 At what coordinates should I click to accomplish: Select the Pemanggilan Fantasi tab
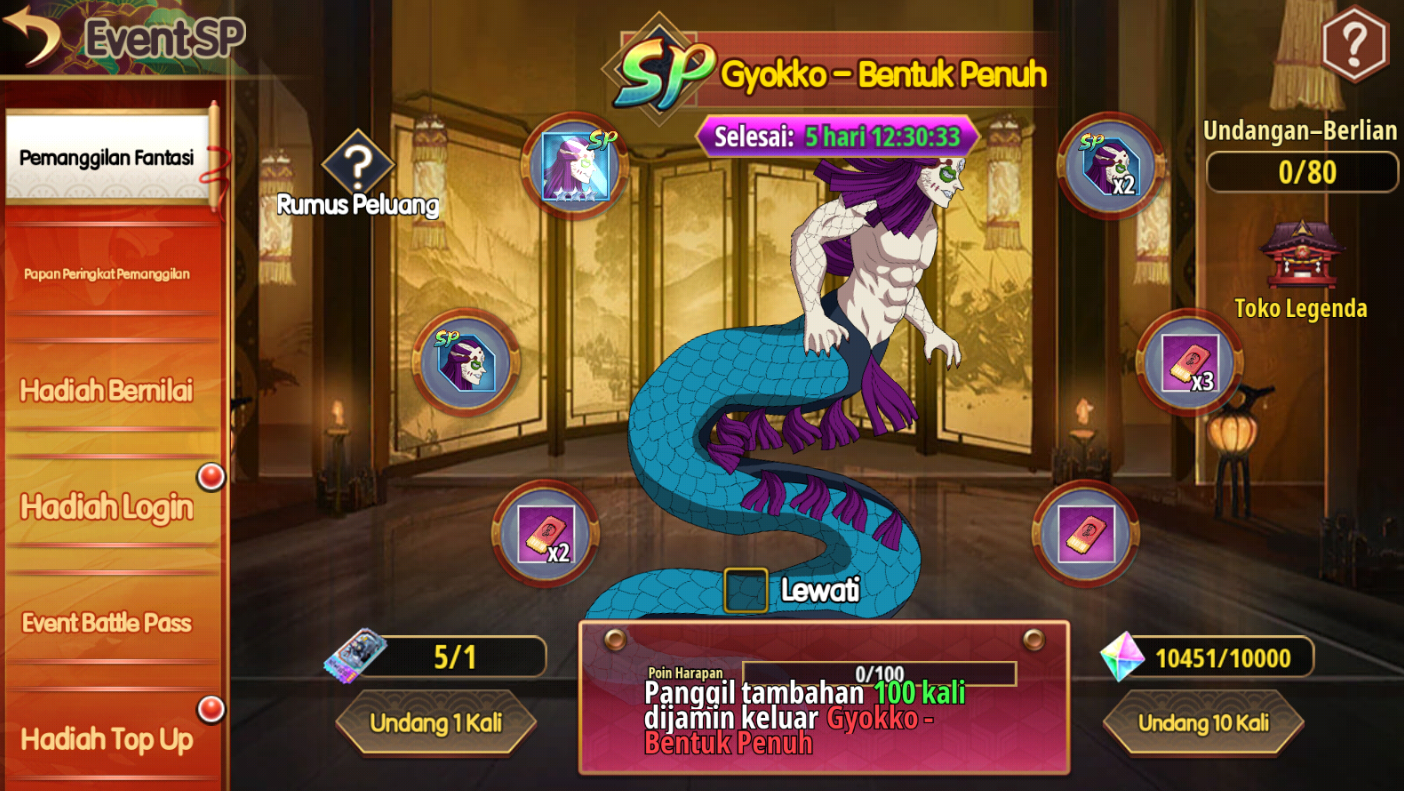(107, 158)
